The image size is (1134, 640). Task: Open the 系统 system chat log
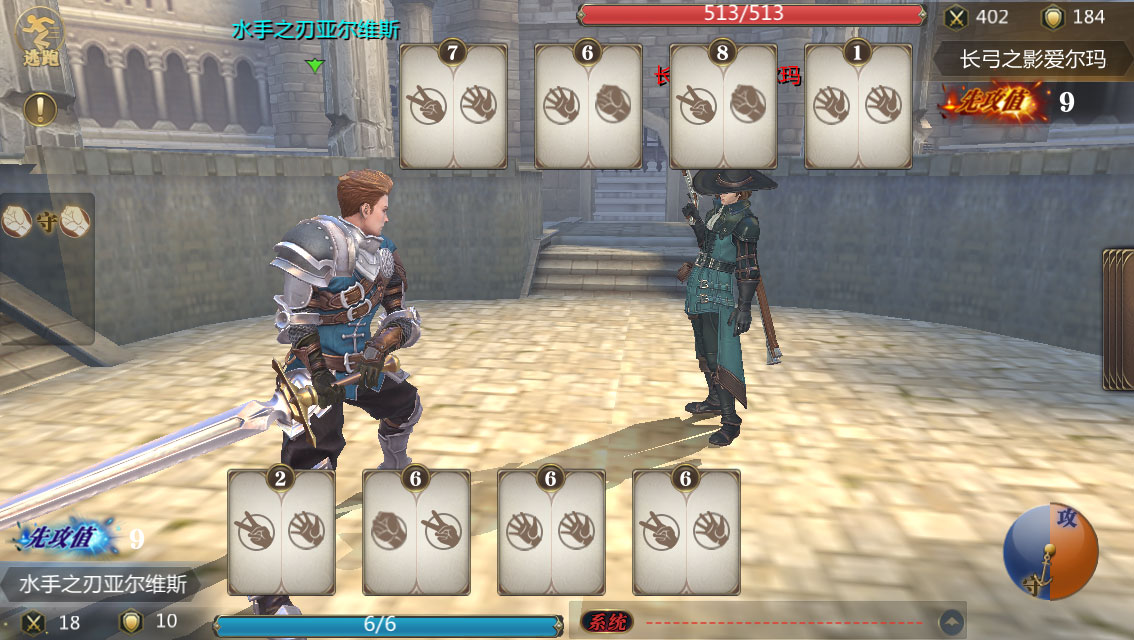606,622
